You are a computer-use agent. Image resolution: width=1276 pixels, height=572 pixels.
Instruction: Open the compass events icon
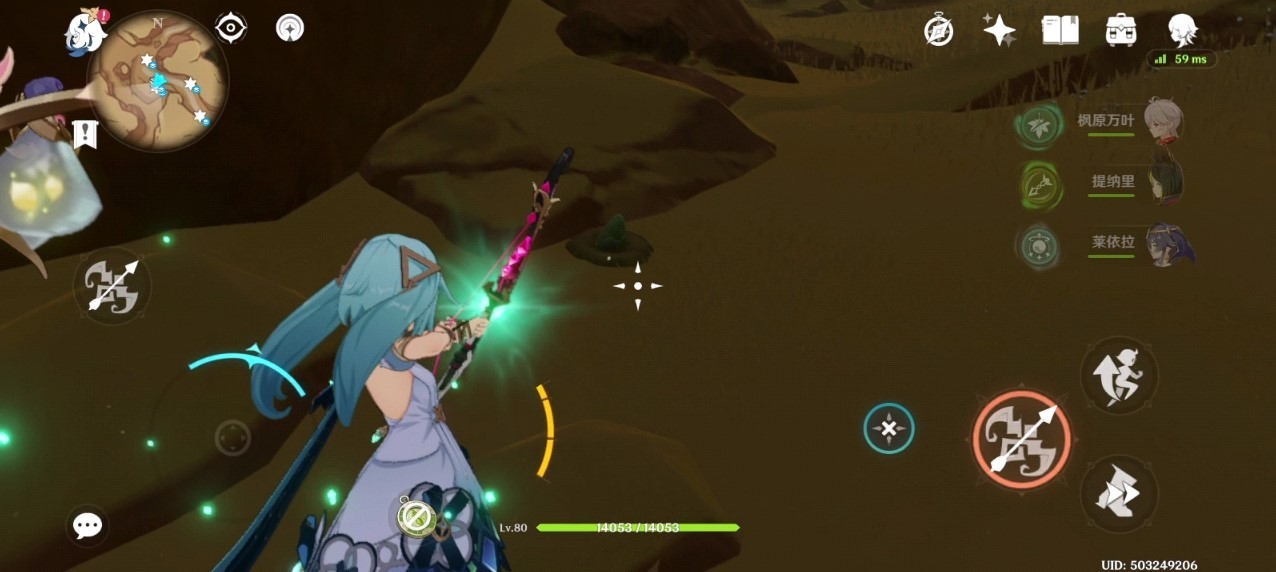coord(938,30)
